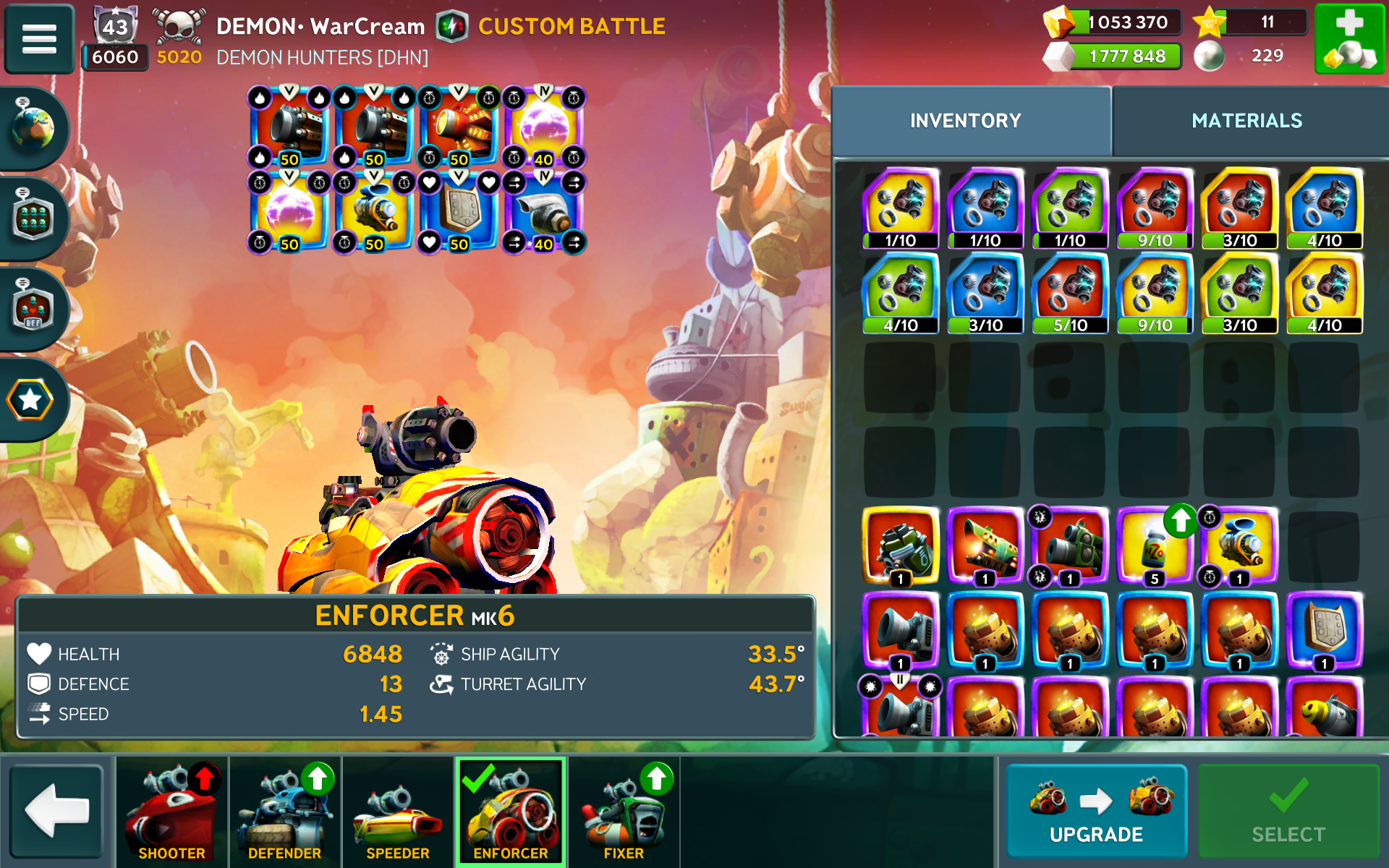
Task: Open the Inventory tab
Action: click(x=965, y=121)
